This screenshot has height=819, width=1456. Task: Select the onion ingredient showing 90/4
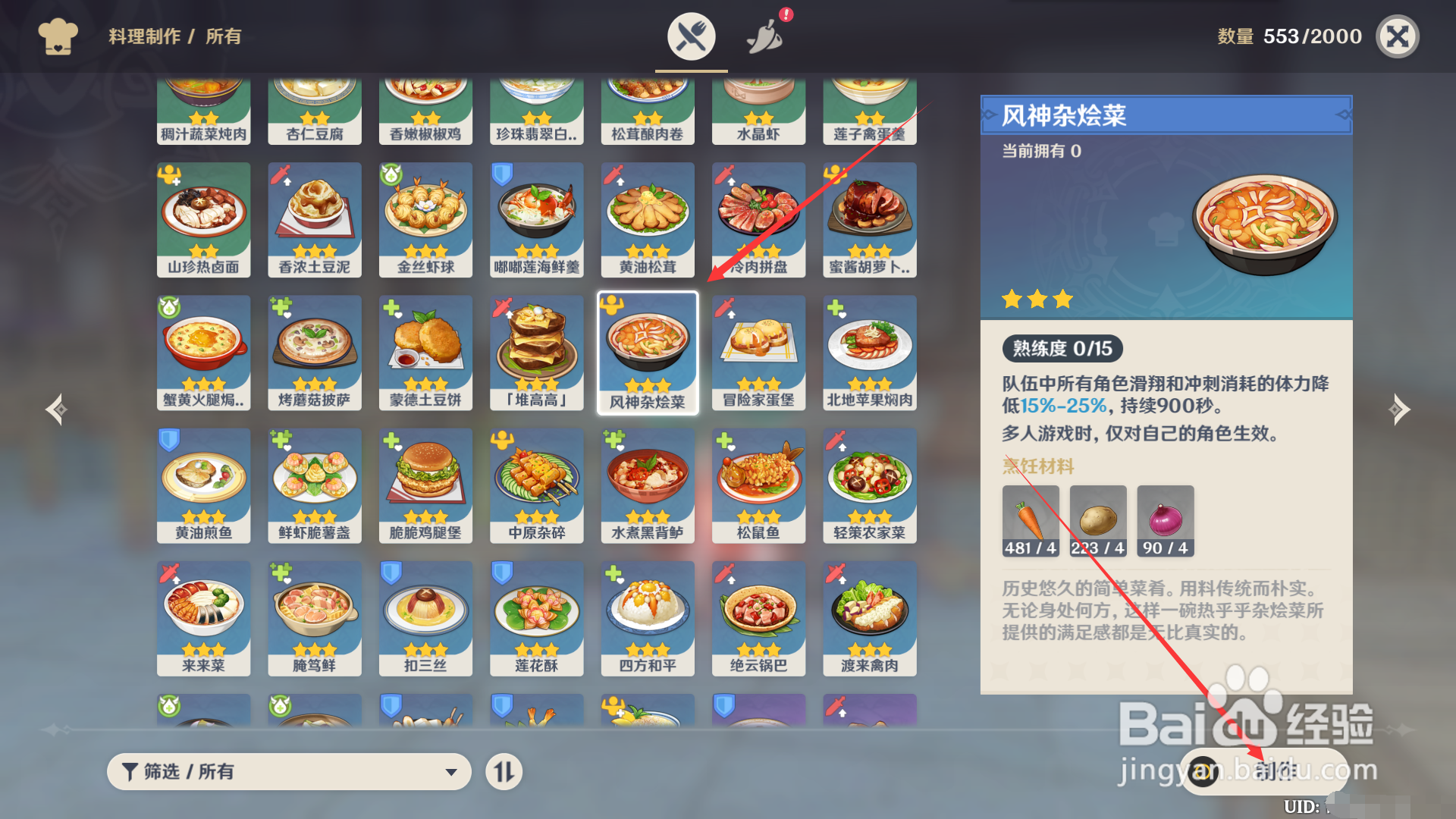tap(1166, 520)
